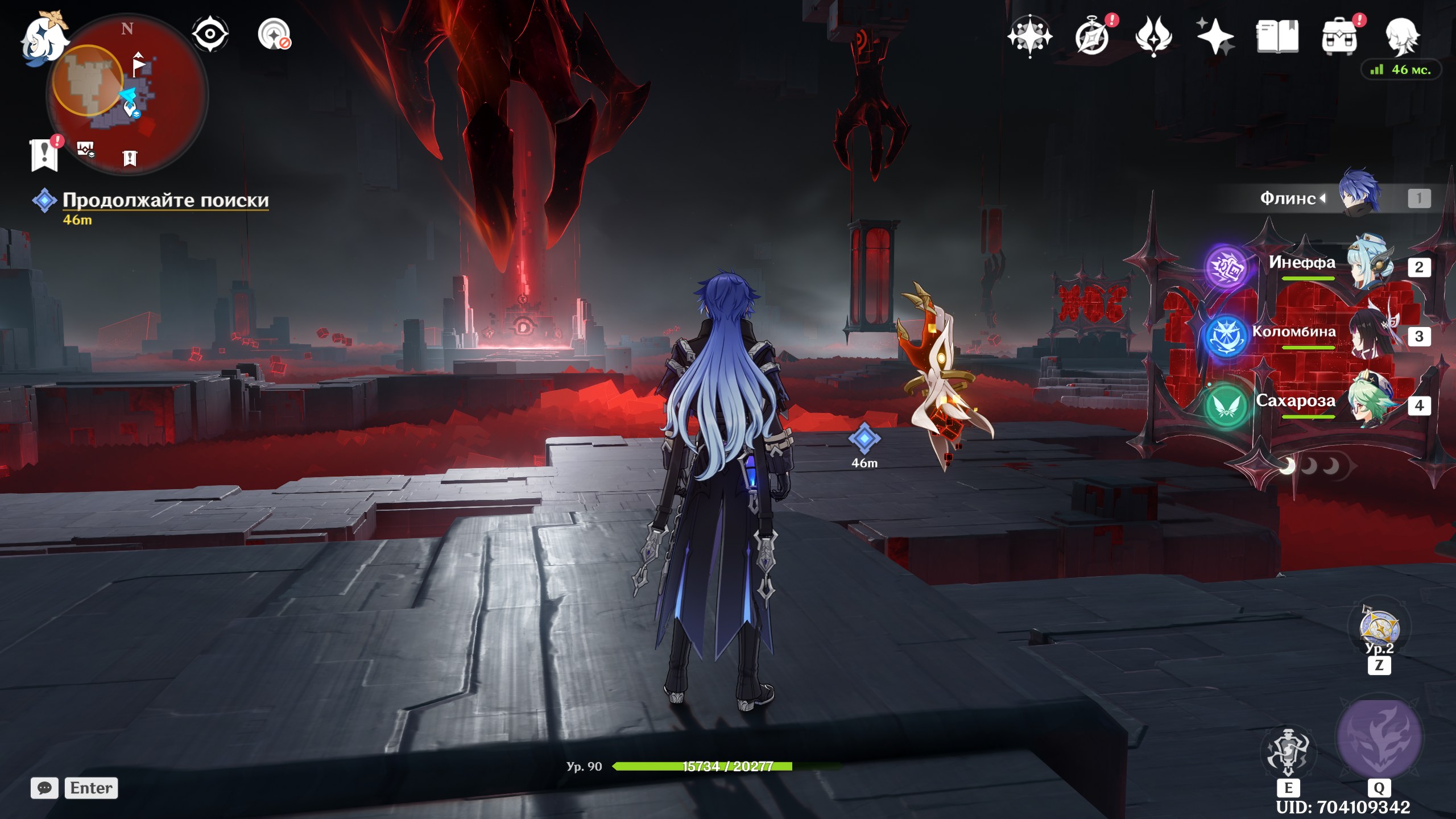Open the quest list exclamation banner
Image resolution: width=1456 pixels, height=819 pixels.
point(44,154)
